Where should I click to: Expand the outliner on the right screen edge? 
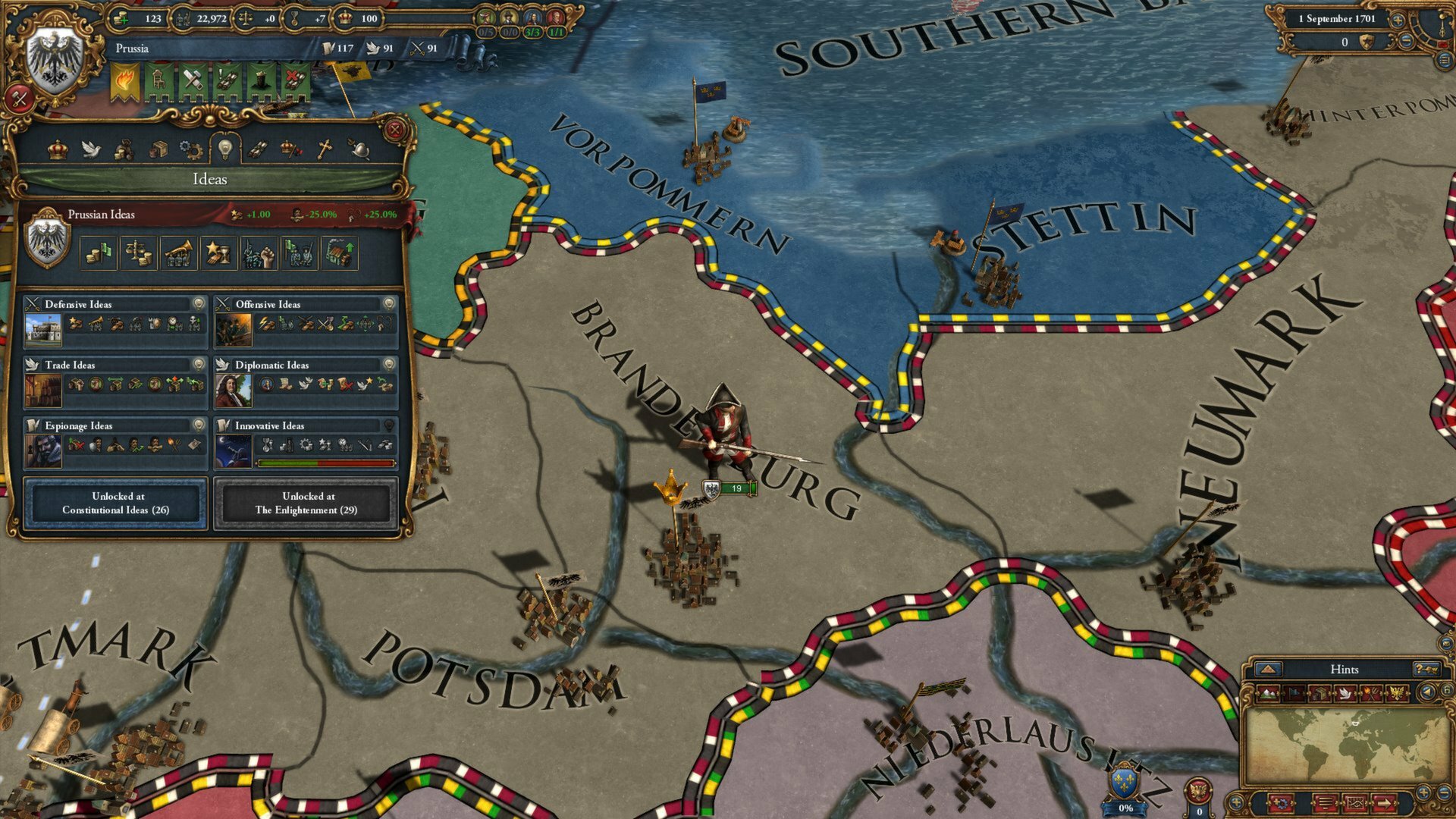[x=1445, y=59]
